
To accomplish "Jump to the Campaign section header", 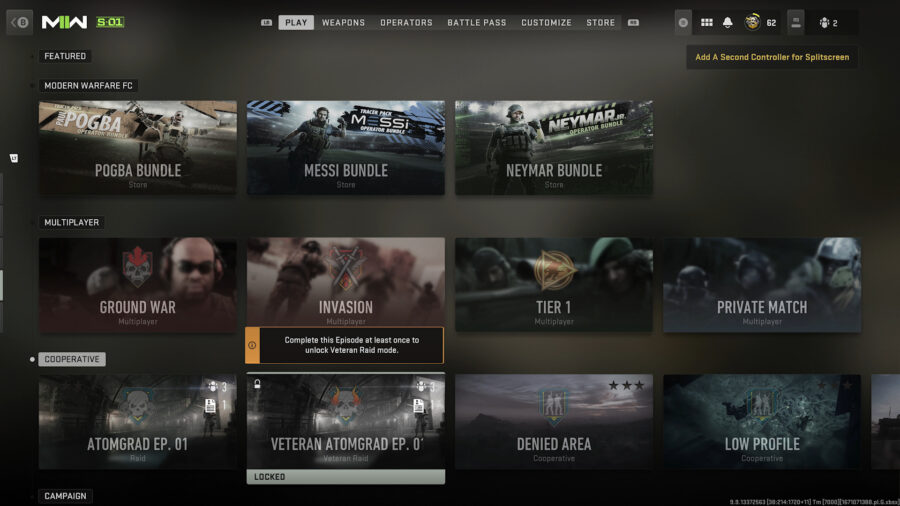I will click(x=65, y=496).
